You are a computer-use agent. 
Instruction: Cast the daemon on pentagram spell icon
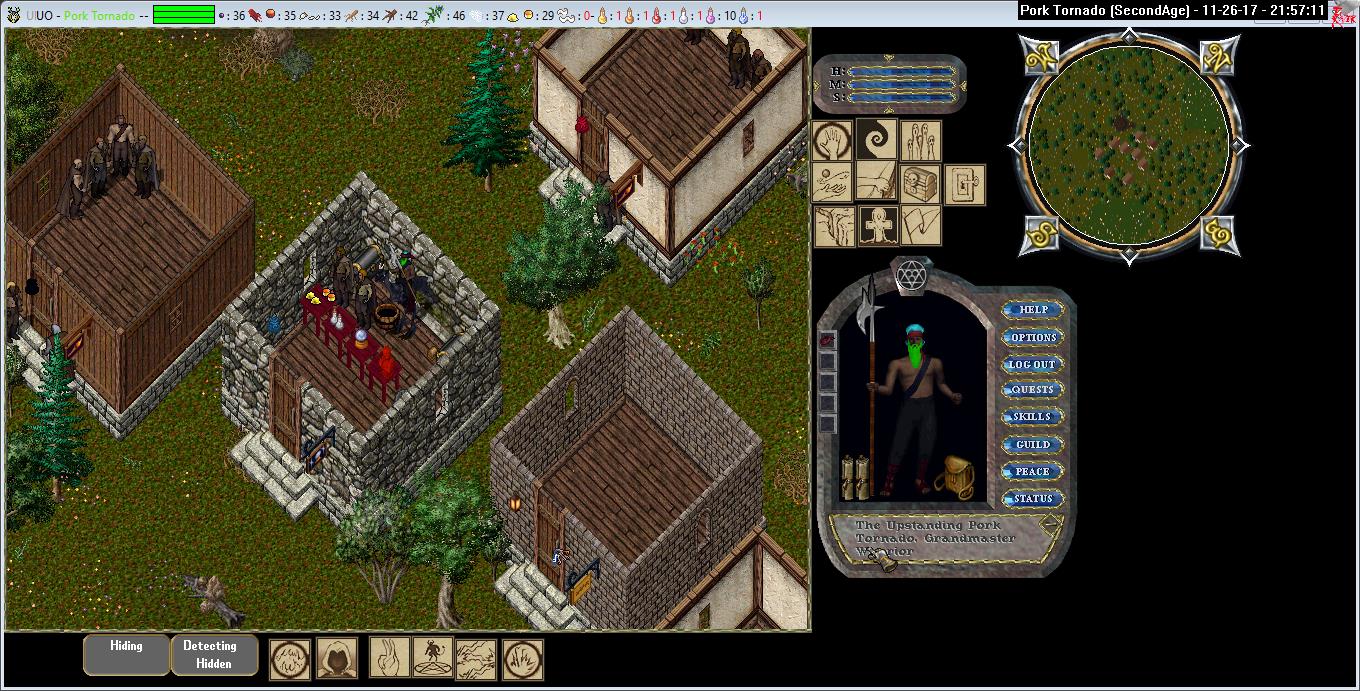click(433, 659)
